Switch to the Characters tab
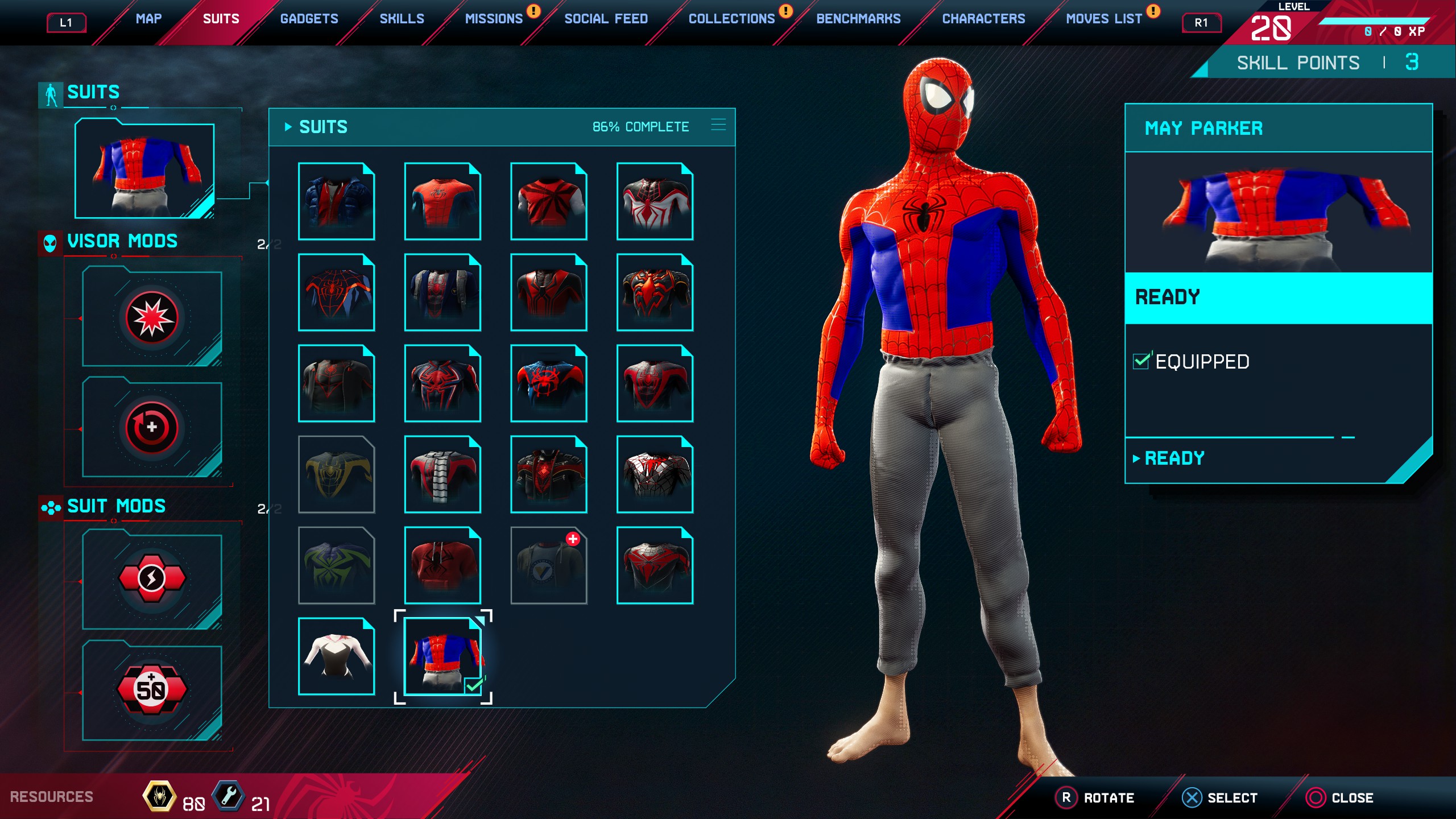Viewport: 1456px width, 819px height. click(x=983, y=19)
